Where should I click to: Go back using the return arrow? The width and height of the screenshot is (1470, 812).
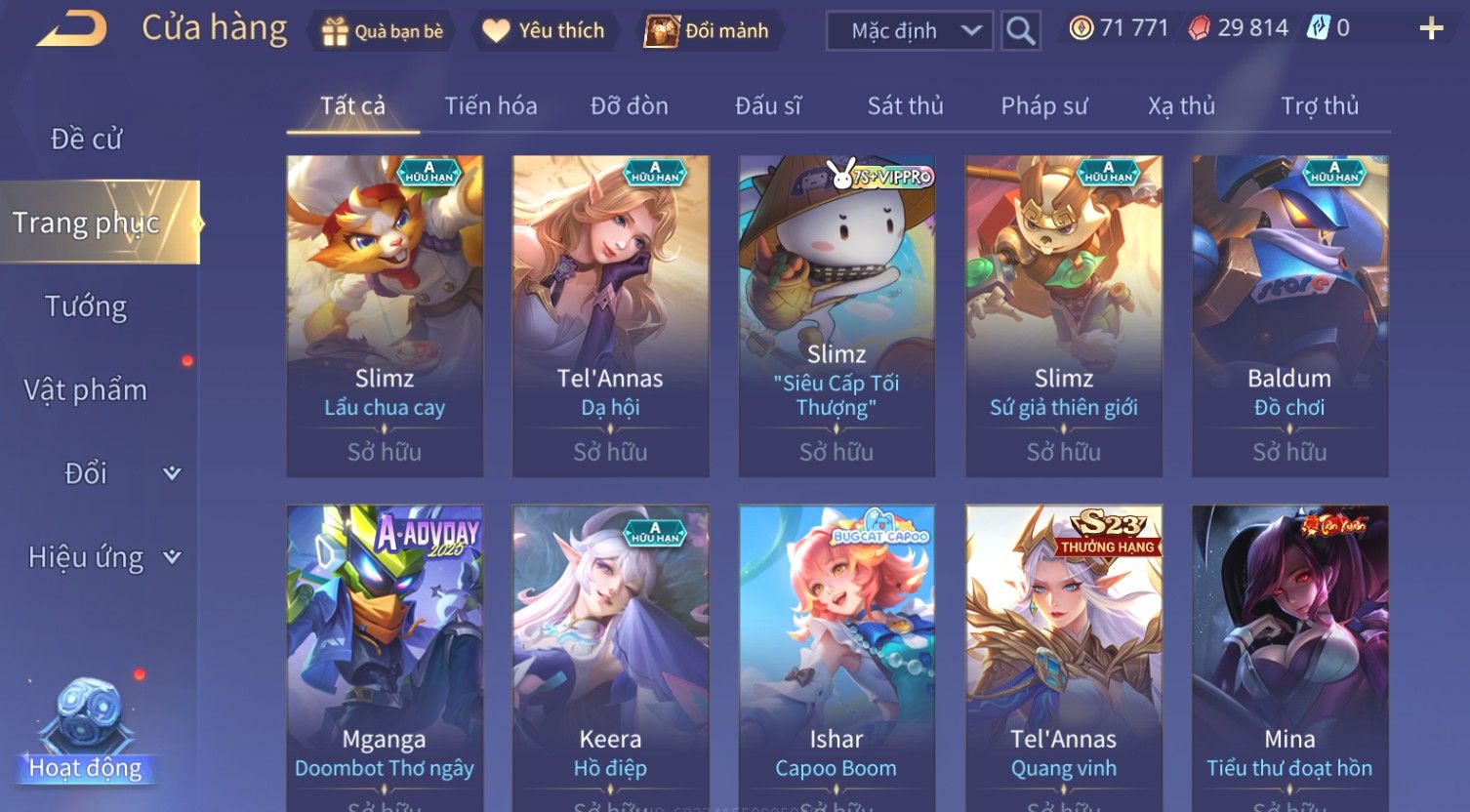(x=72, y=29)
